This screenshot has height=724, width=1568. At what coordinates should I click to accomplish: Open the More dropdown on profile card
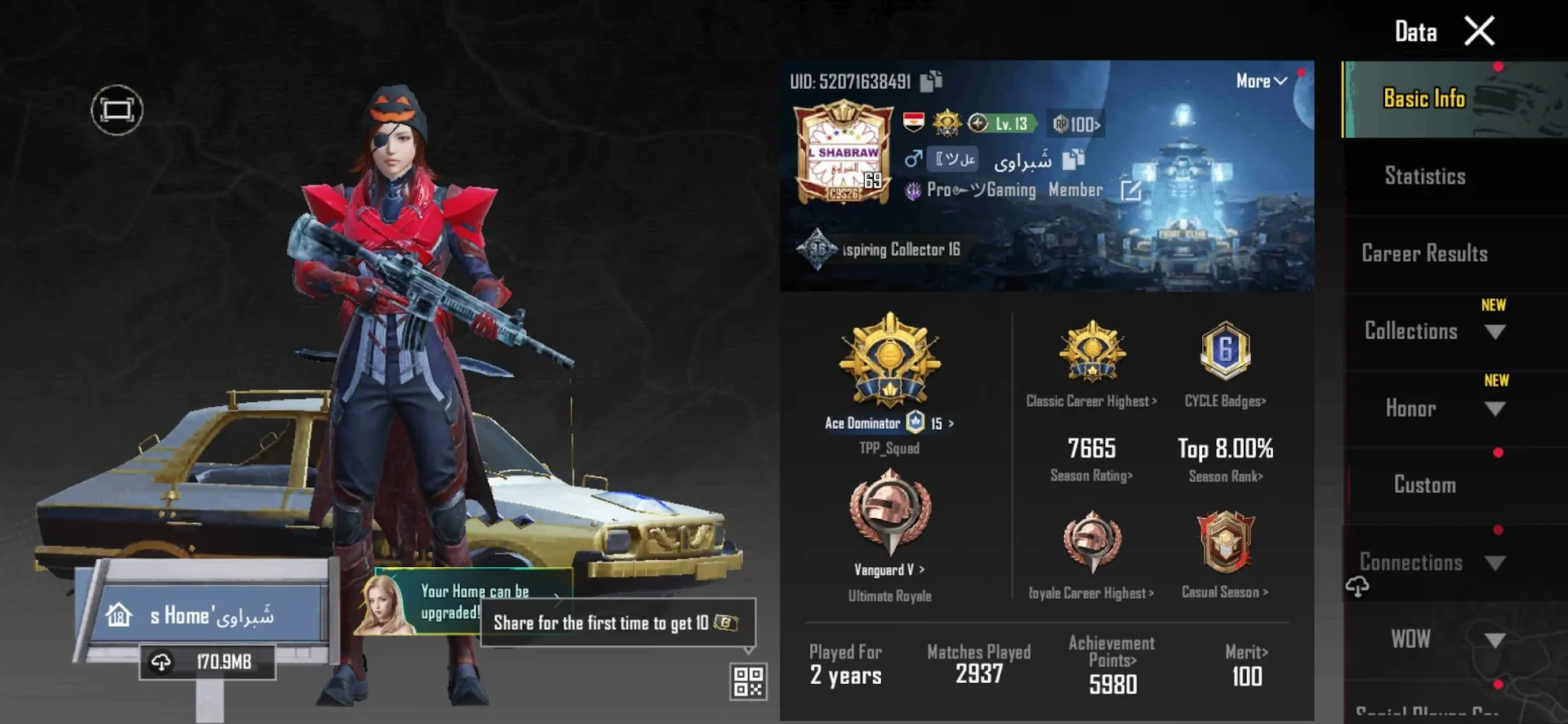pos(1260,81)
